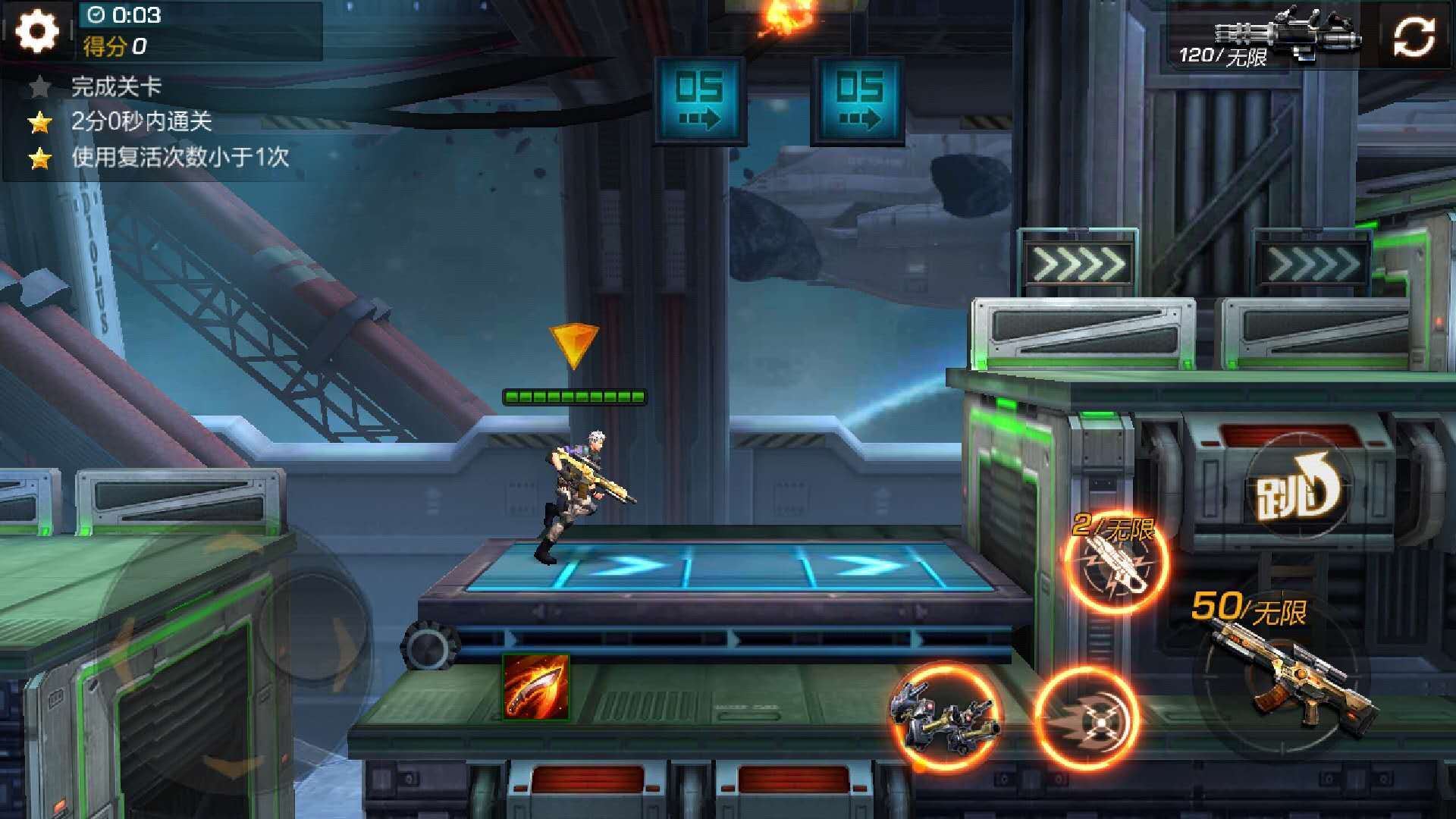Viewport: 1456px width, 819px height.
Task: Open the gear settings menu
Action: (x=36, y=32)
